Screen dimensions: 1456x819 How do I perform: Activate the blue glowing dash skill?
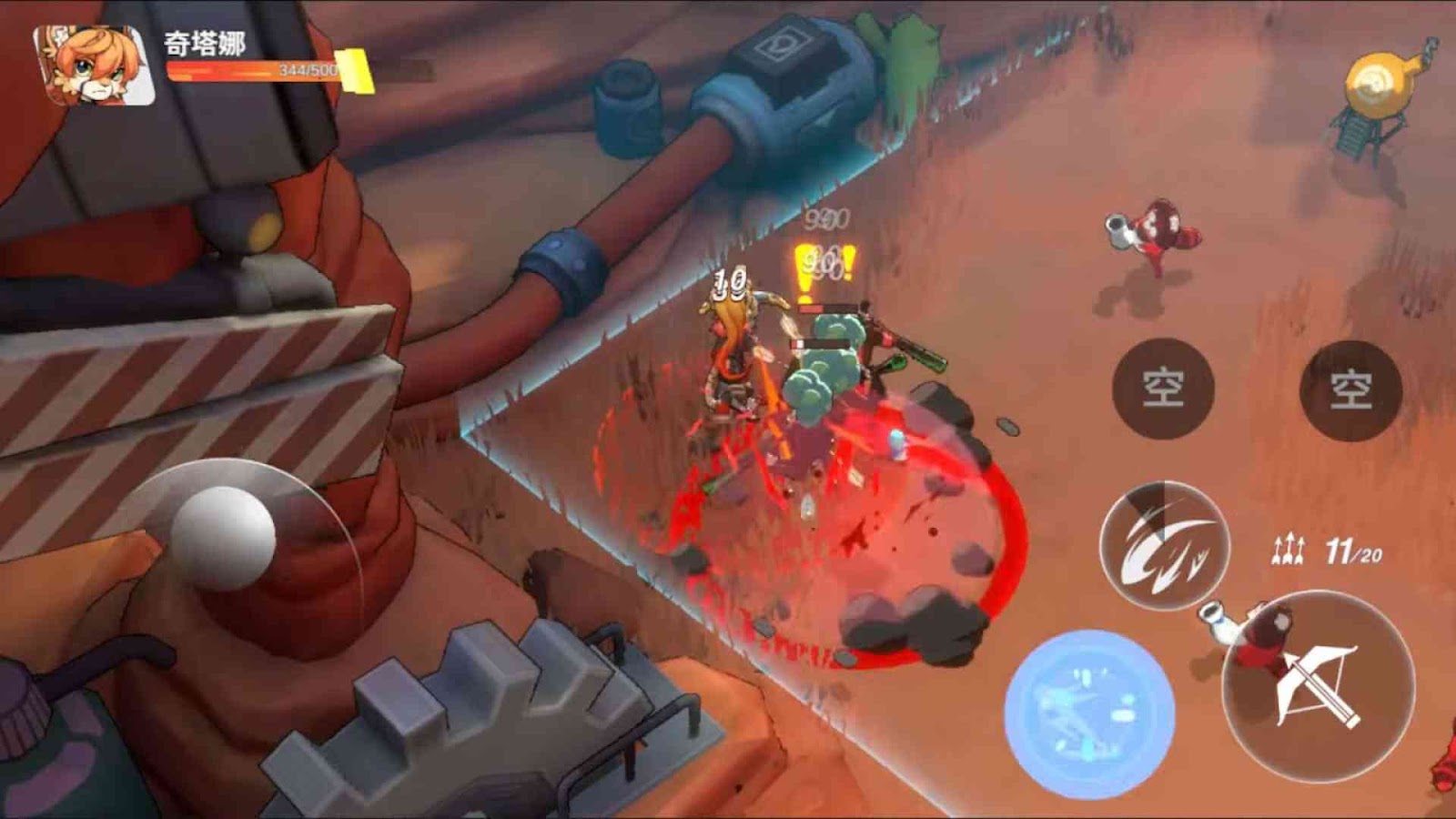(x=1088, y=713)
